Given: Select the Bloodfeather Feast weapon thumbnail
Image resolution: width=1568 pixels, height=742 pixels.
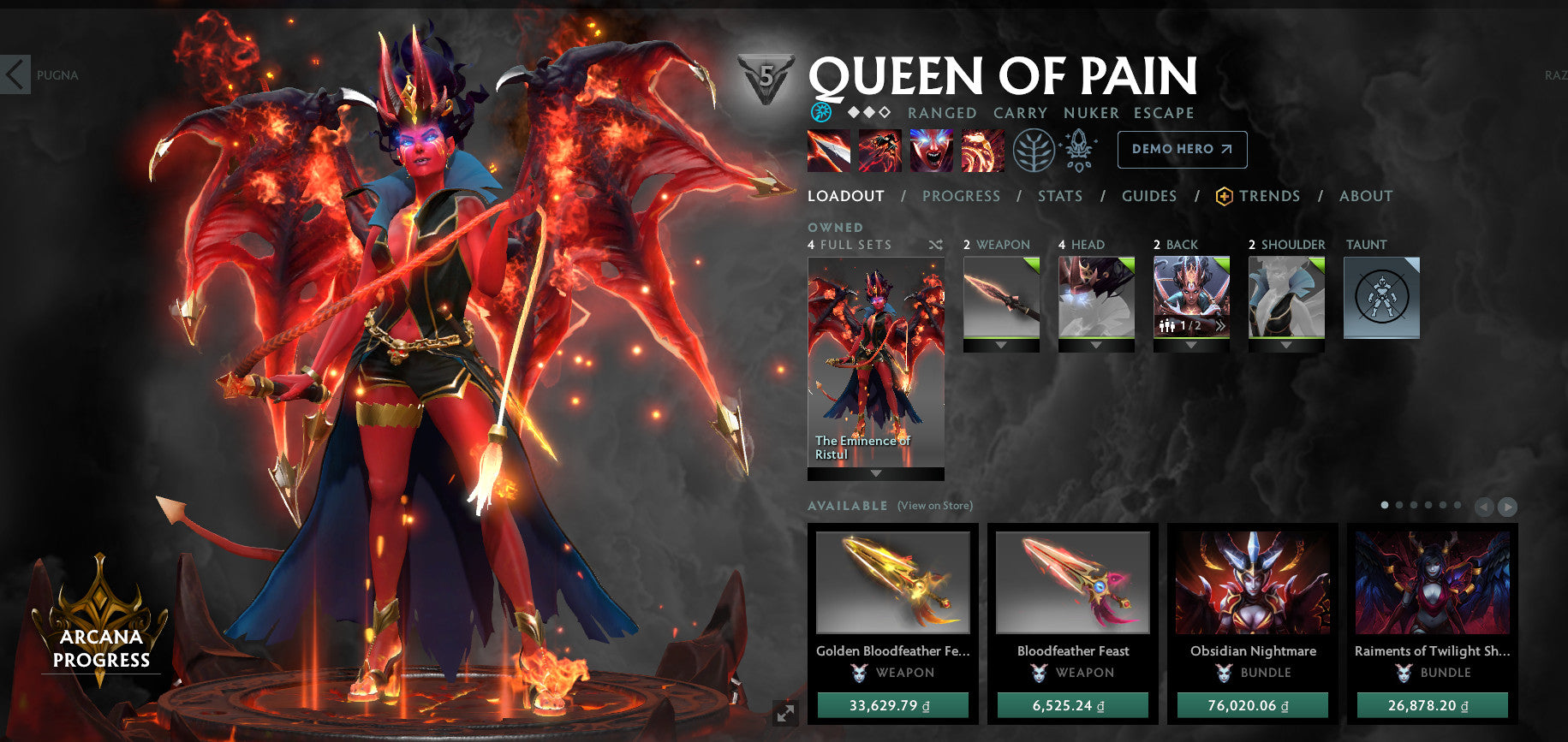Looking at the screenshot, I should tap(1072, 583).
